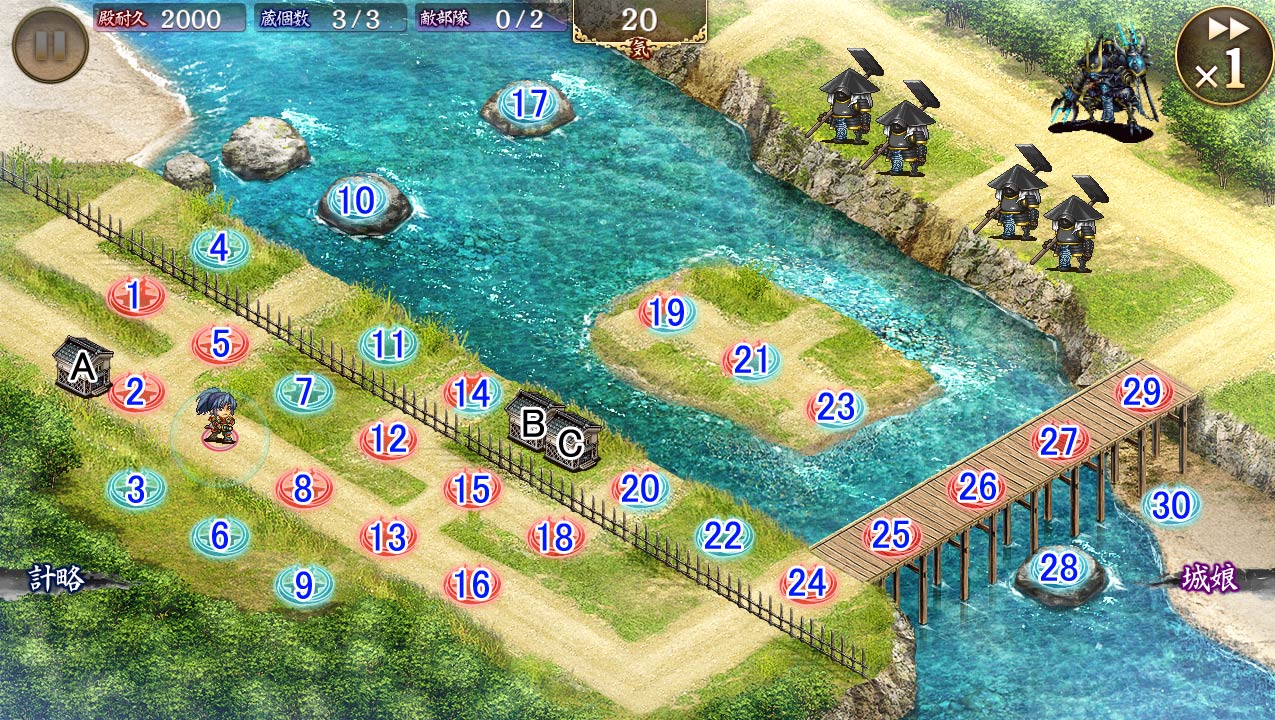Select deployment tile number 19 on the island
Viewport: 1275px width, 720px height.
[x=667, y=313]
